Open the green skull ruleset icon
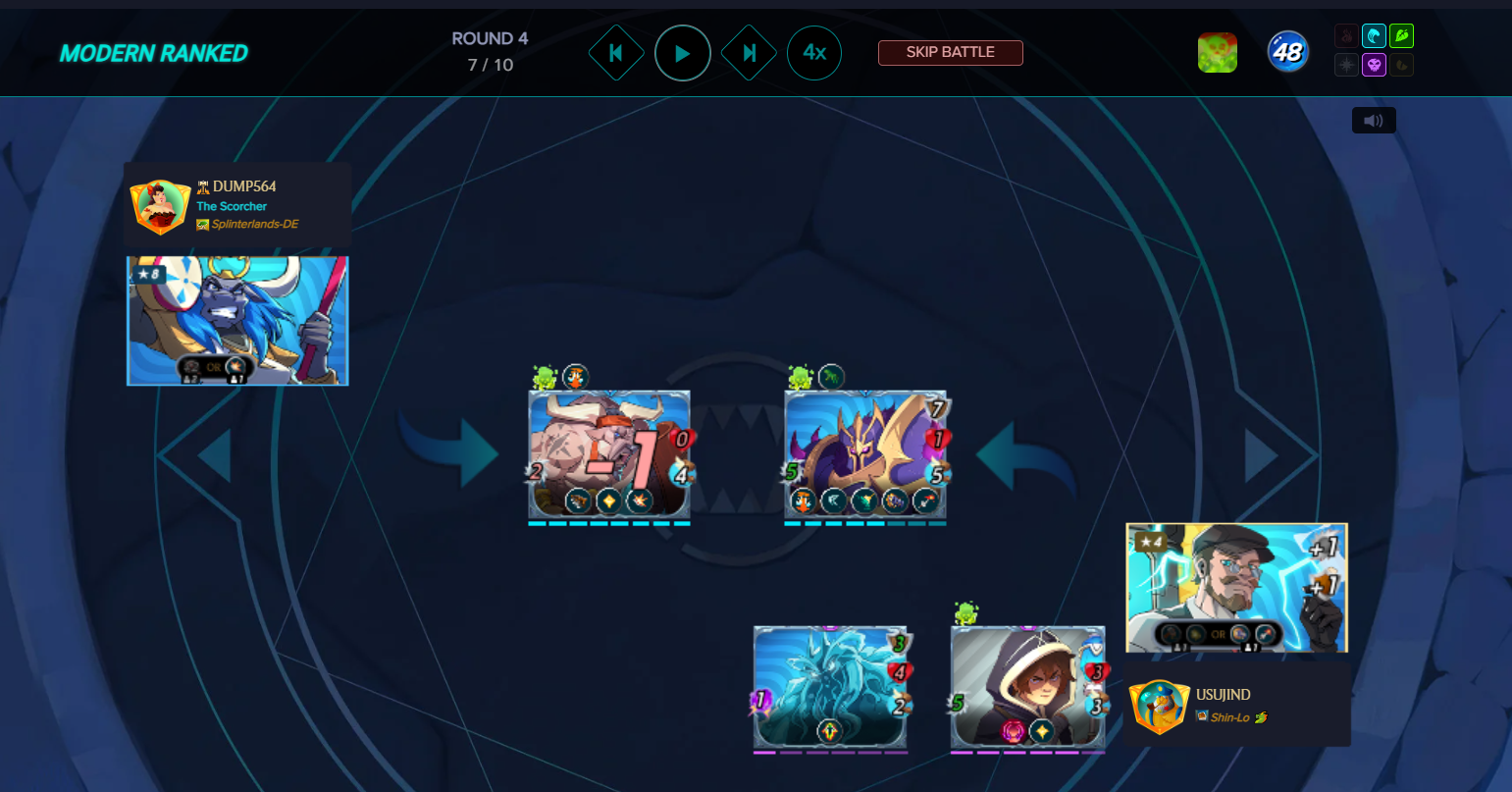This screenshot has width=1512, height=792. point(1217,53)
